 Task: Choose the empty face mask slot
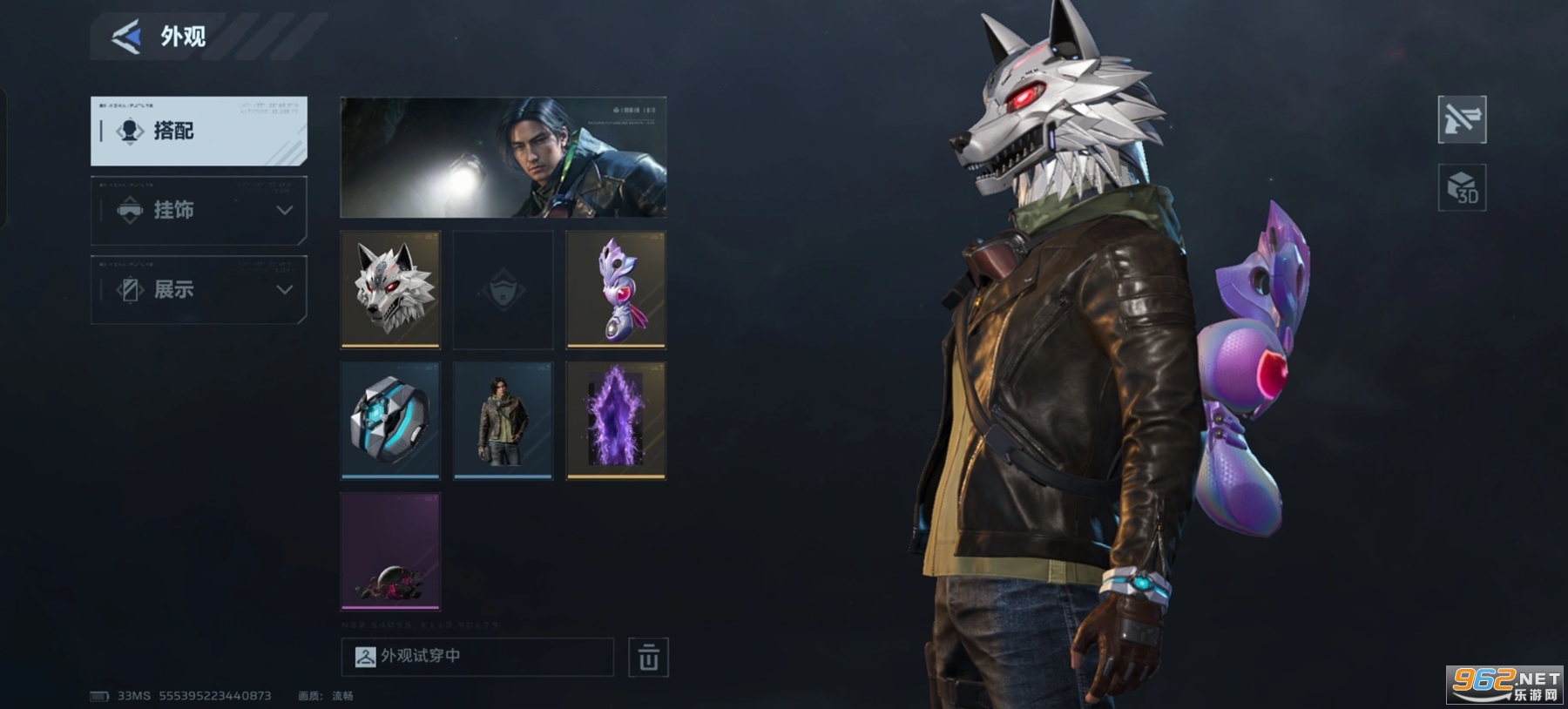click(x=503, y=289)
